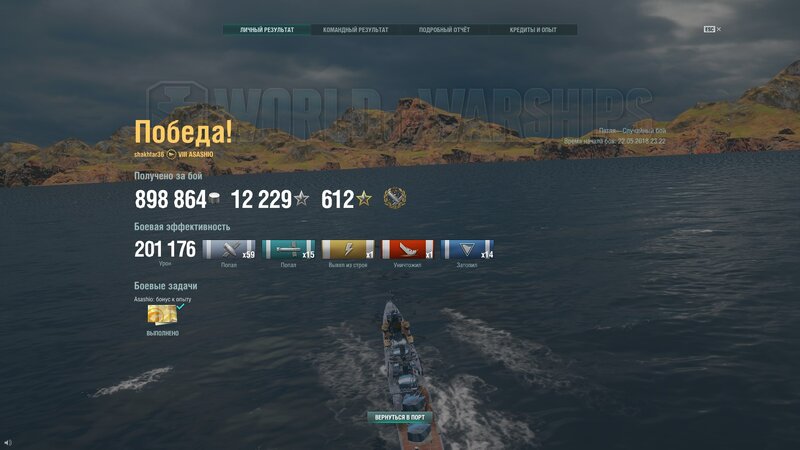Select the Уничтожил red ribbon
800x450 pixels.
(408, 250)
